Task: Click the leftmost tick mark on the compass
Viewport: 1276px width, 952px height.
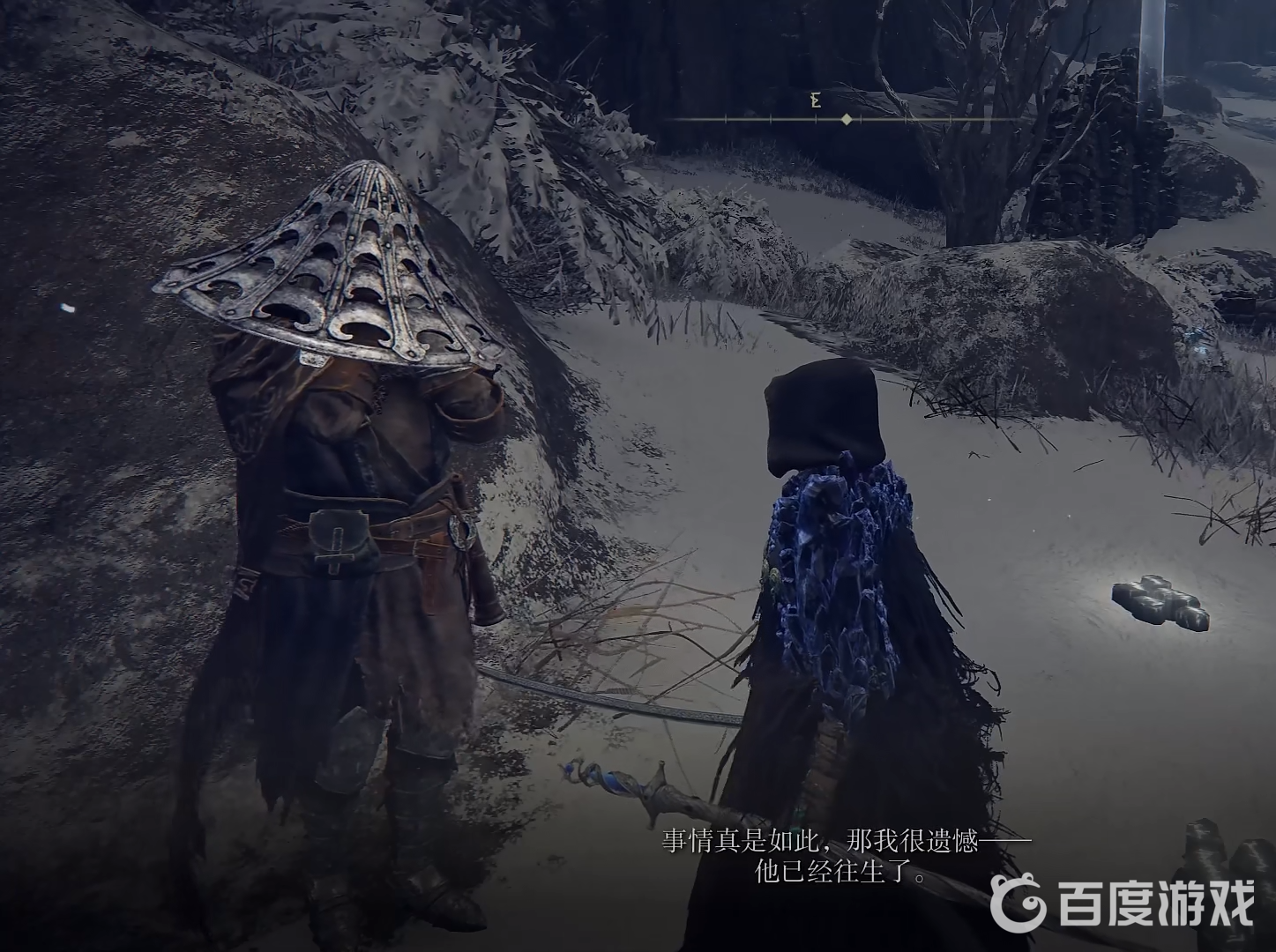Action: [726, 115]
